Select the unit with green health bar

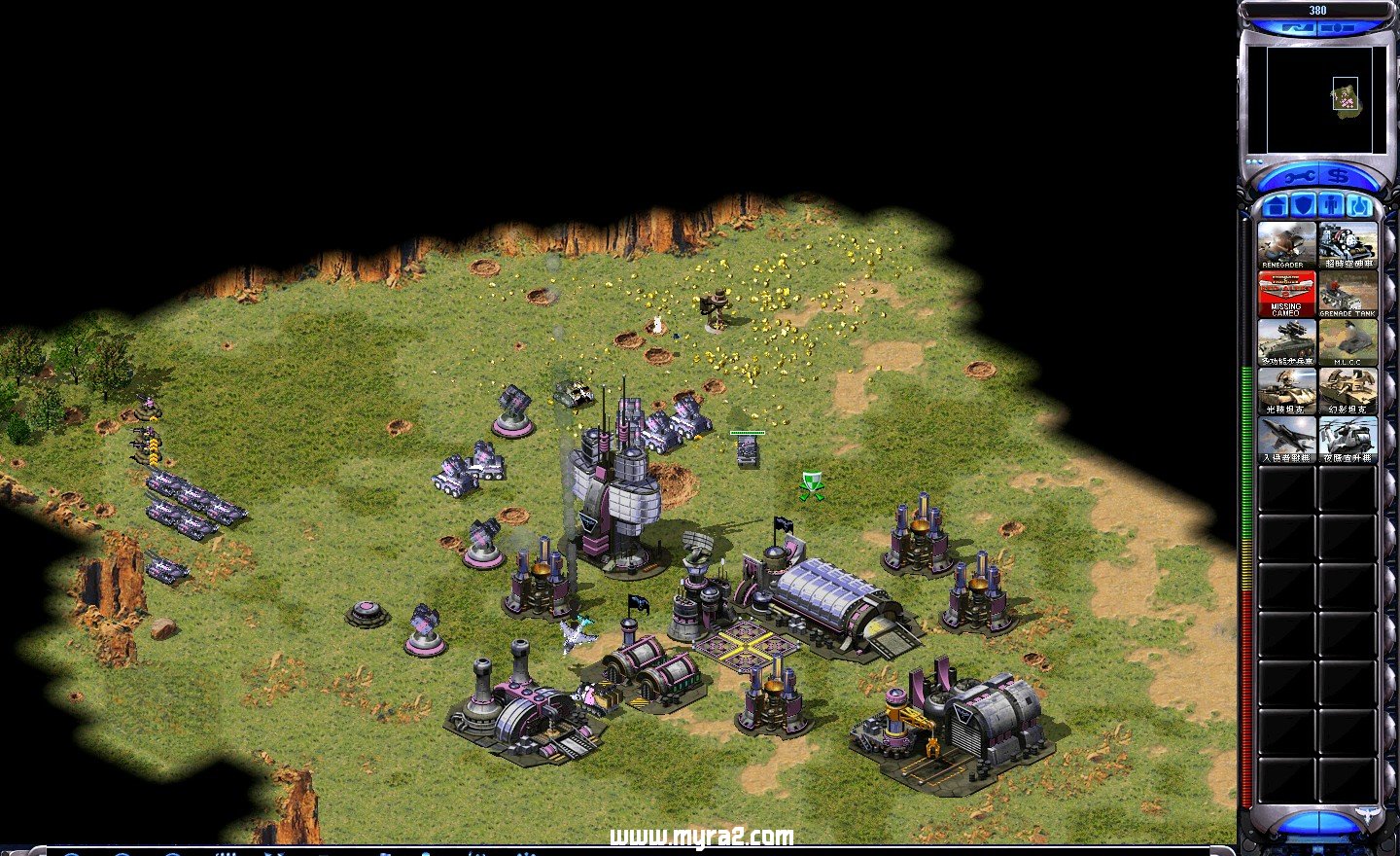pos(747,450)
